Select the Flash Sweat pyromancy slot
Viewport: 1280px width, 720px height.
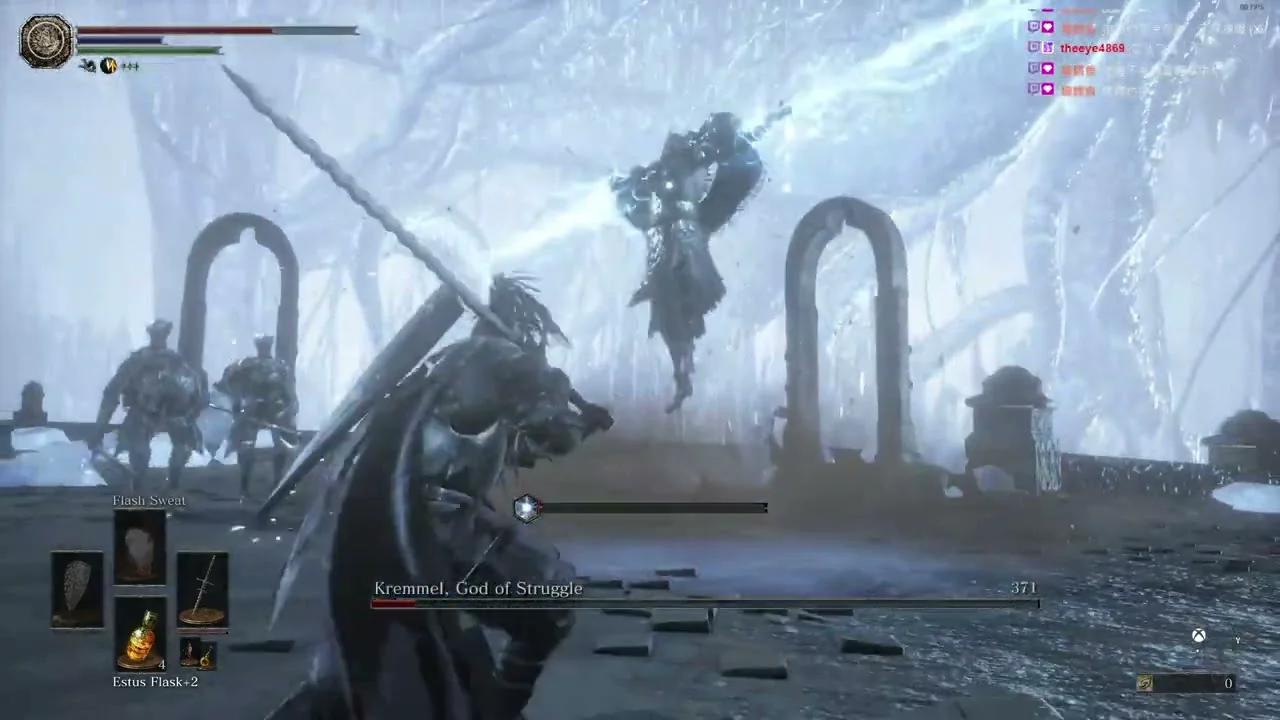(140, 543)
